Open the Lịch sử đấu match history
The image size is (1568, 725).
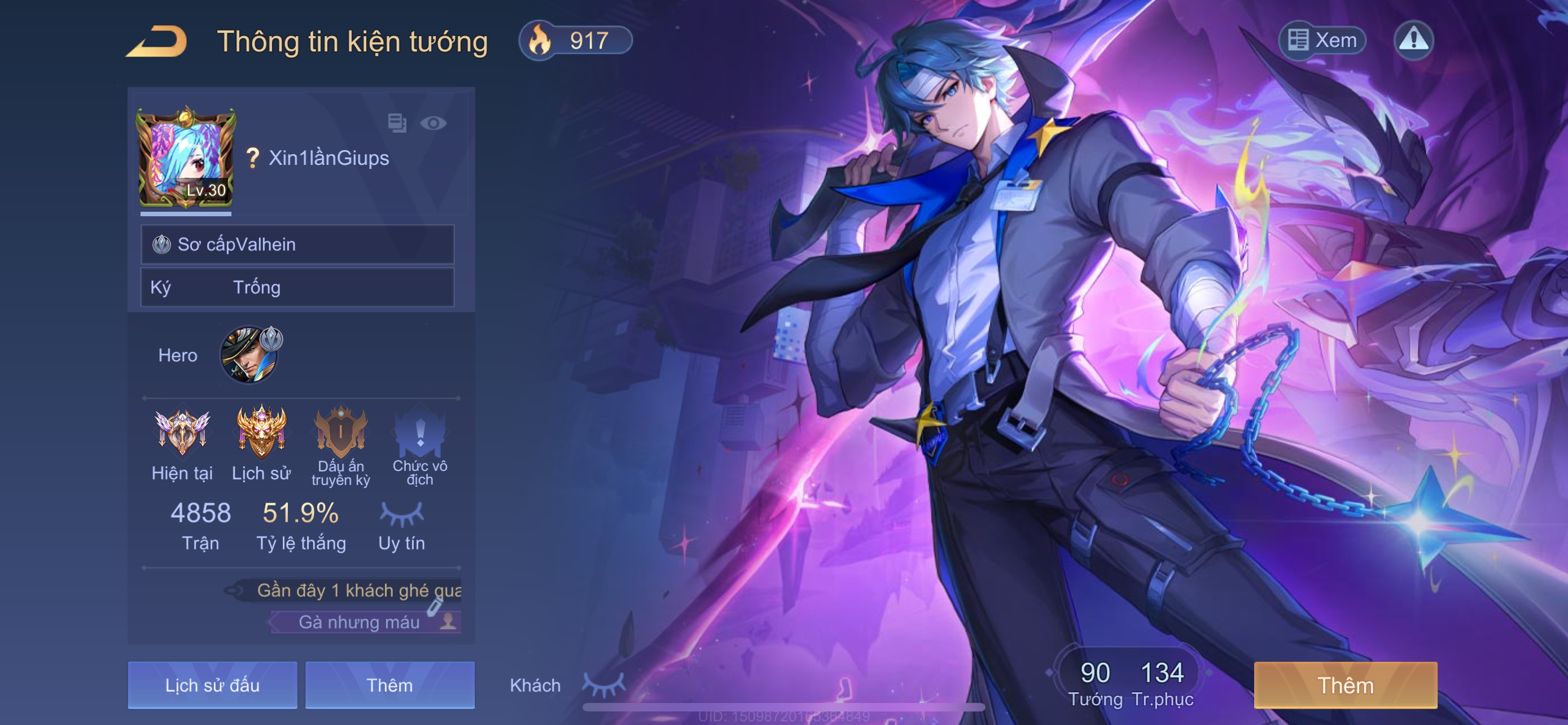tap(212, 685)
